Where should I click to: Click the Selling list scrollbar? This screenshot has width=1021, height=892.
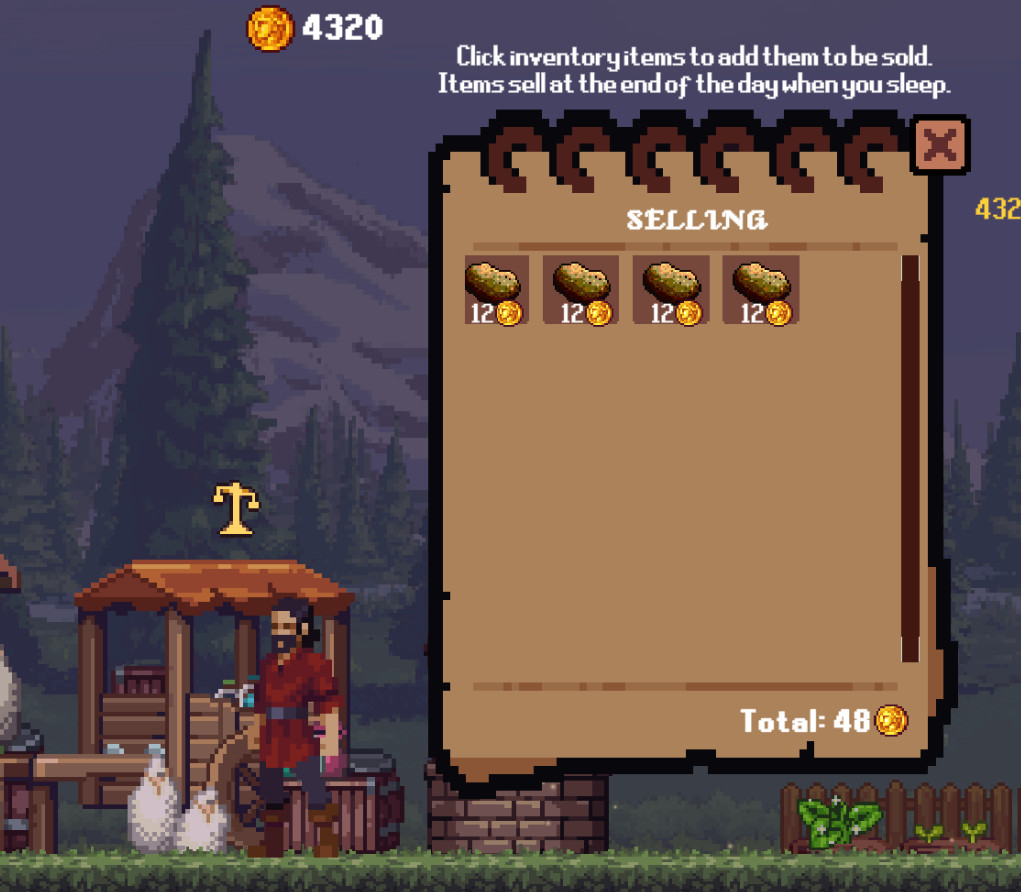click(909, 458)
